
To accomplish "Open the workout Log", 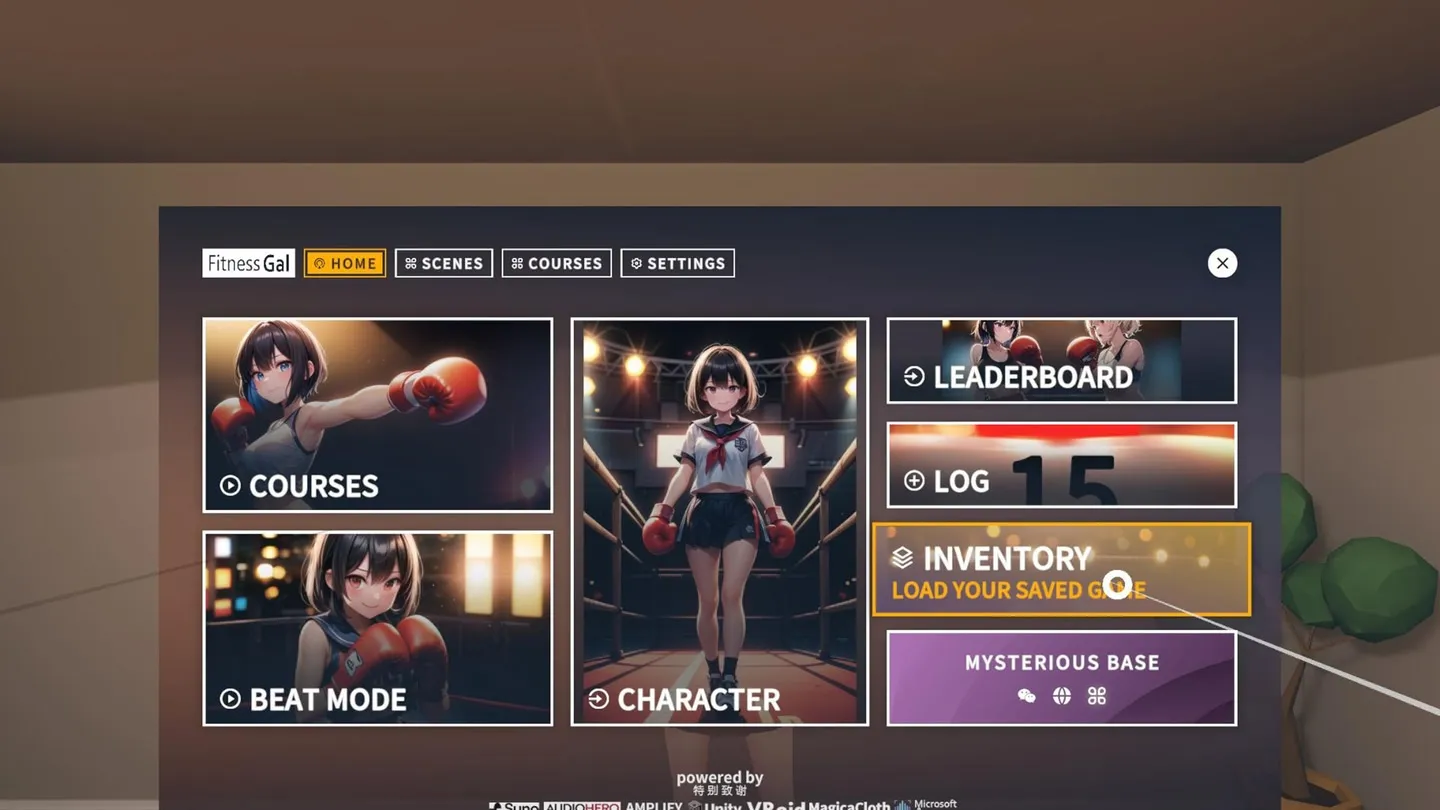I will [1061, 465].
